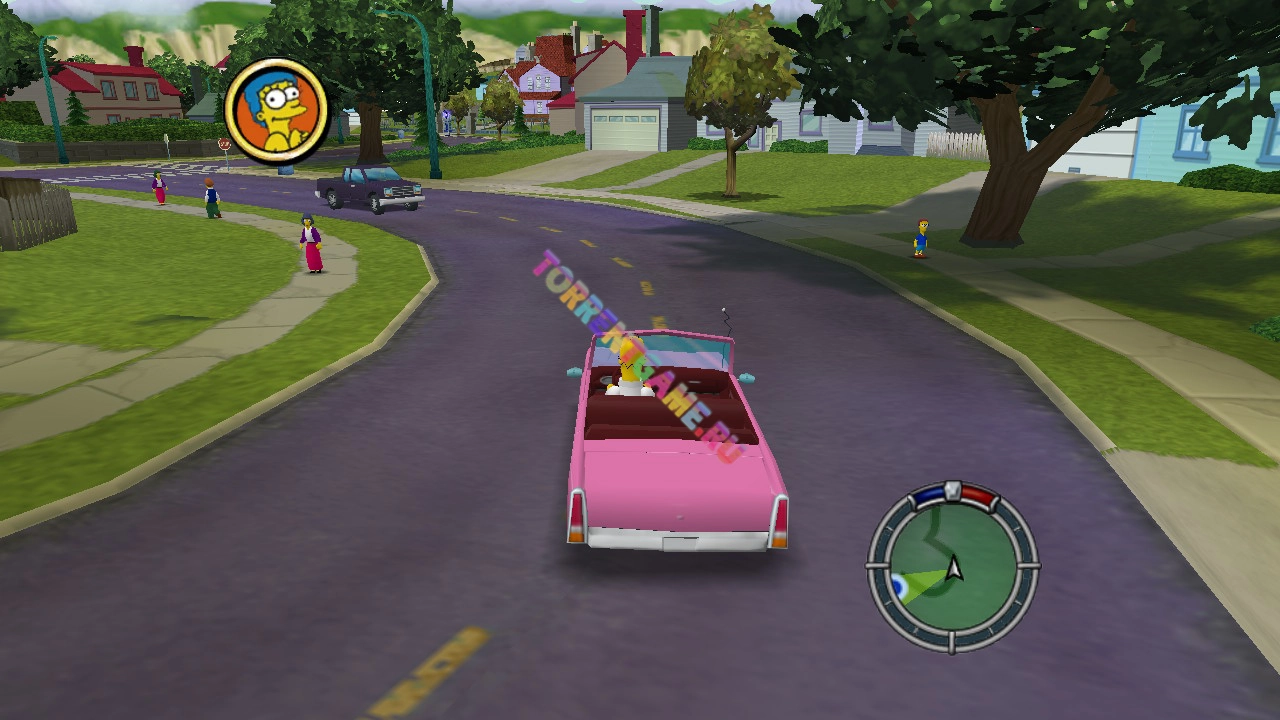This screenshot has width=1280, height=720.
Task: Open the circular radar minimap
Action: 951,567
